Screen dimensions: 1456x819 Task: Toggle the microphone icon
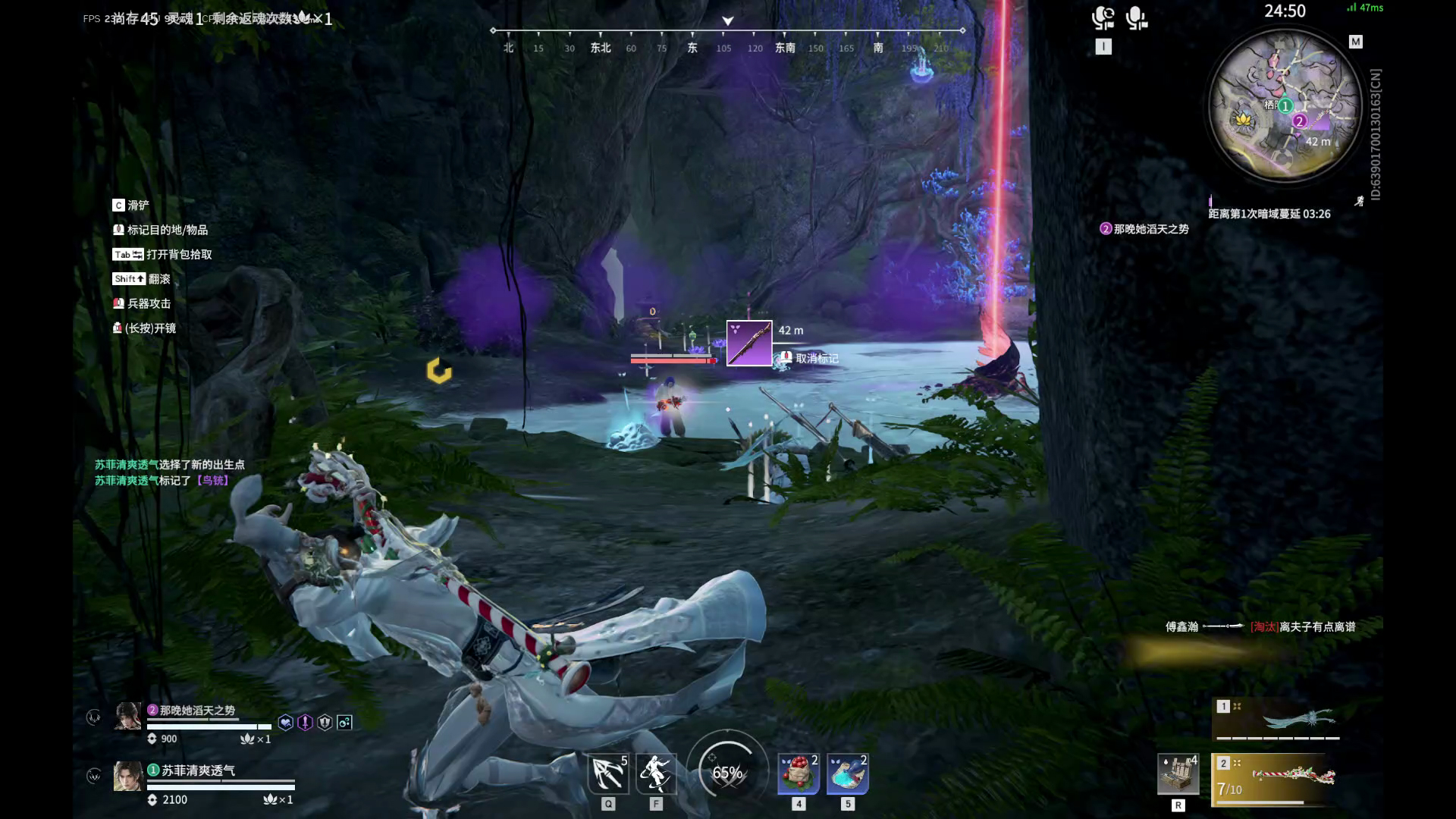1136,18
